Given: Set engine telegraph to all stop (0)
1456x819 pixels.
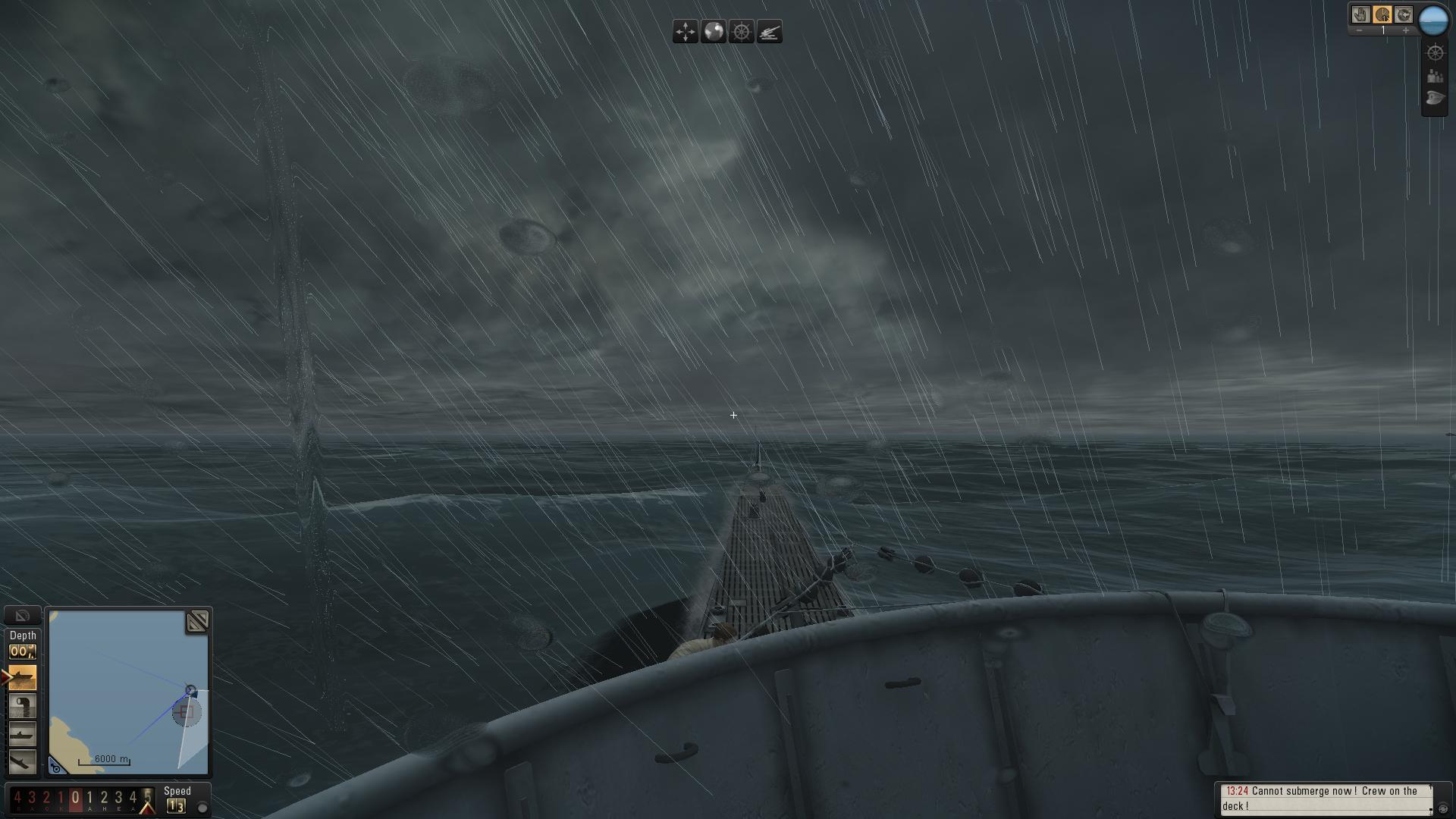Looking at the screenshot, I should [75, 798].
